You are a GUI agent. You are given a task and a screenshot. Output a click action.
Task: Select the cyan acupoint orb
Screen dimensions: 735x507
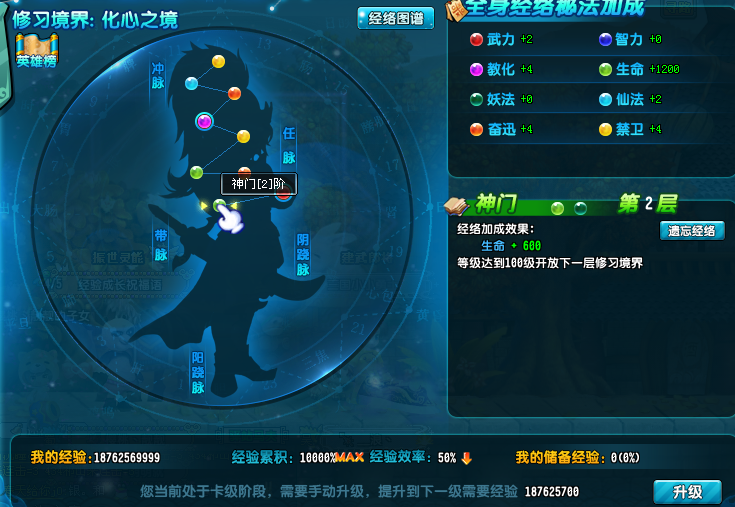(192, 83)
